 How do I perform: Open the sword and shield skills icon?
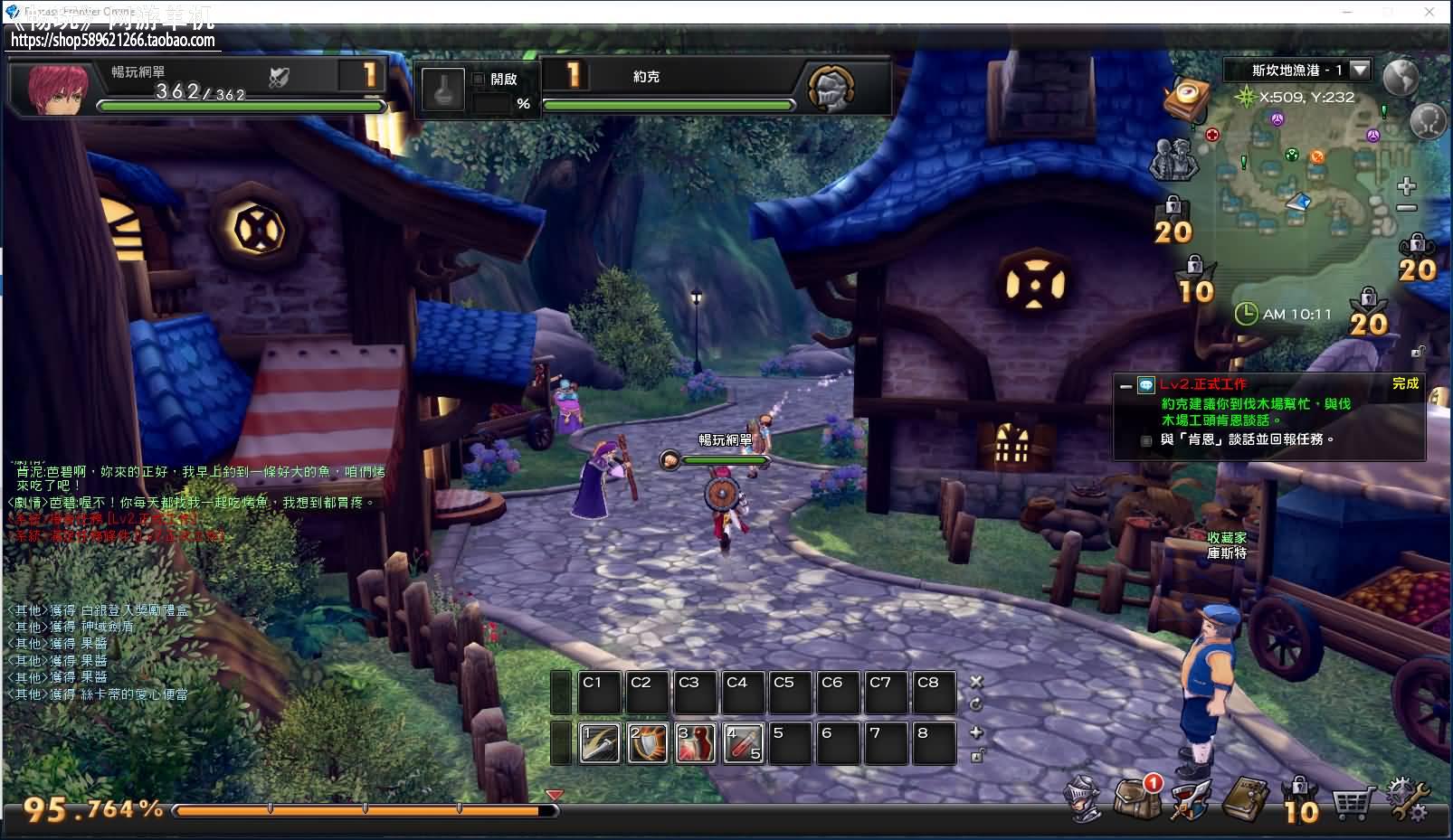point(1191,798)
